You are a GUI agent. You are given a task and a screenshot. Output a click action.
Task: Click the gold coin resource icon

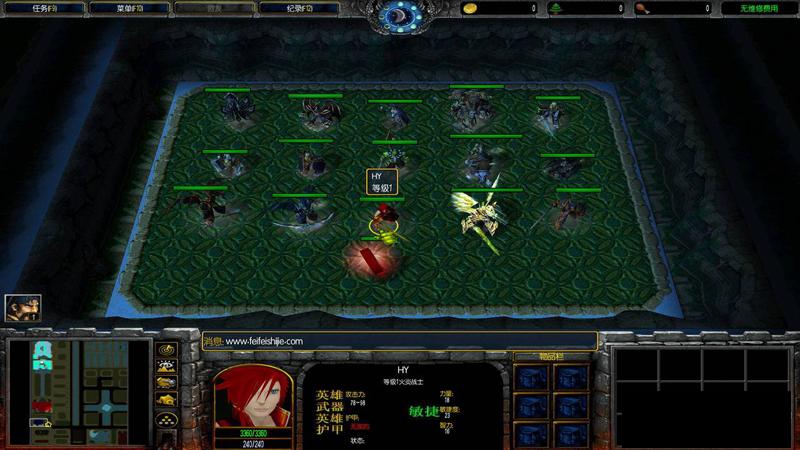[469, 8]
